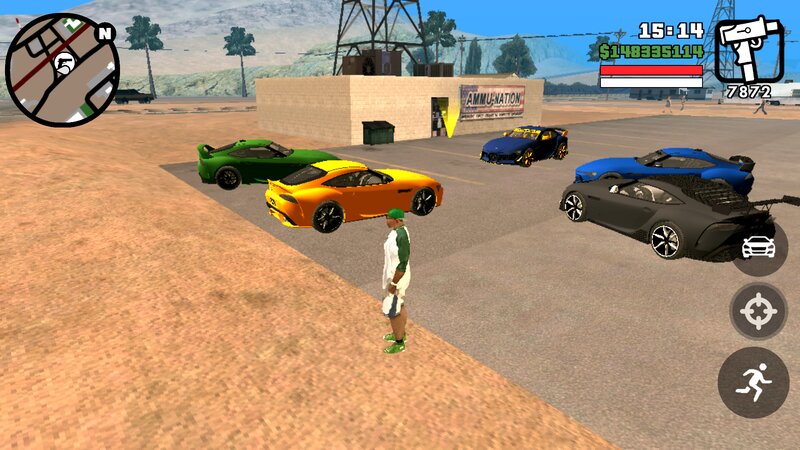The image size is (800, 450).
Task: Open the circular radar minimap
Action: point(62,70)
